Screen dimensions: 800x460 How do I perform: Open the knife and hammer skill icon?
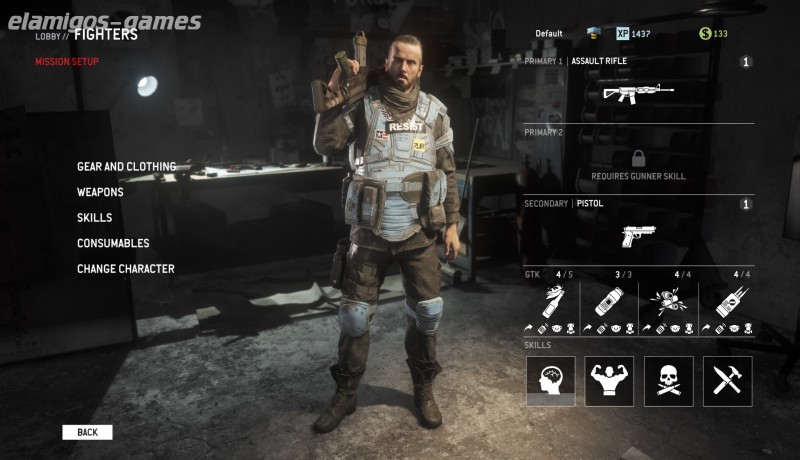tap(727, 381)
